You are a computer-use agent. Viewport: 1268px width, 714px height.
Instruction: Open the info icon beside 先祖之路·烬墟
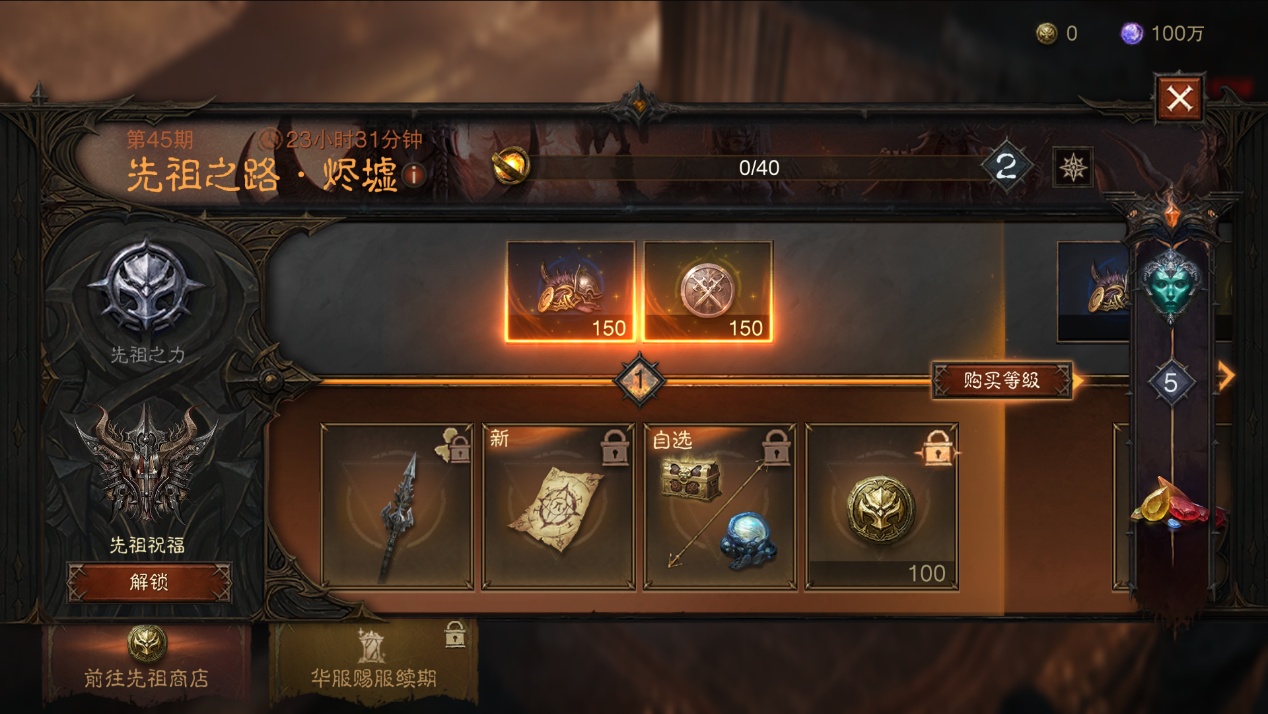[x=414, y=176]
